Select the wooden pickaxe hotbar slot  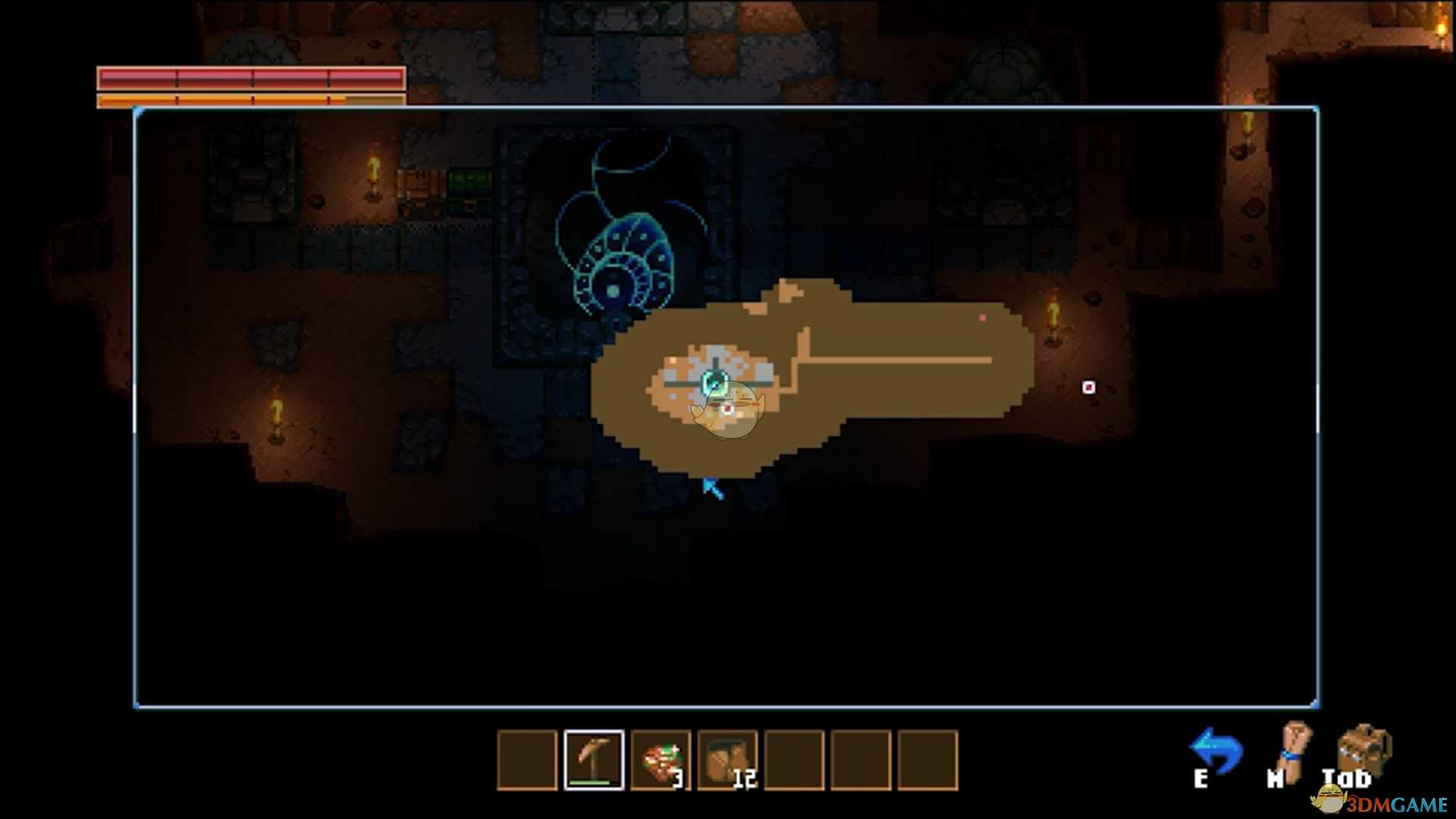coord(594,760)
